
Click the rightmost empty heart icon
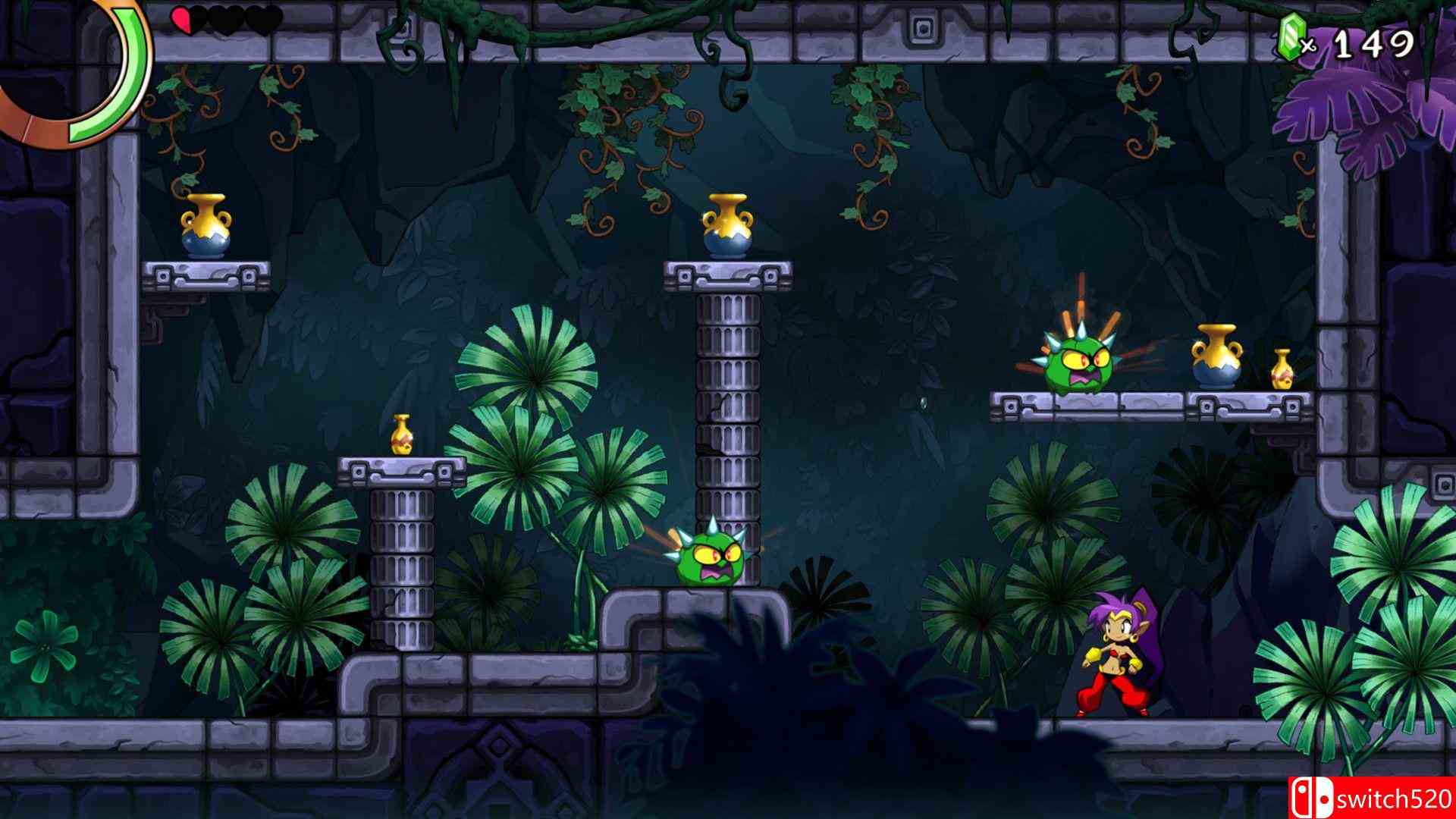(264, 19)
